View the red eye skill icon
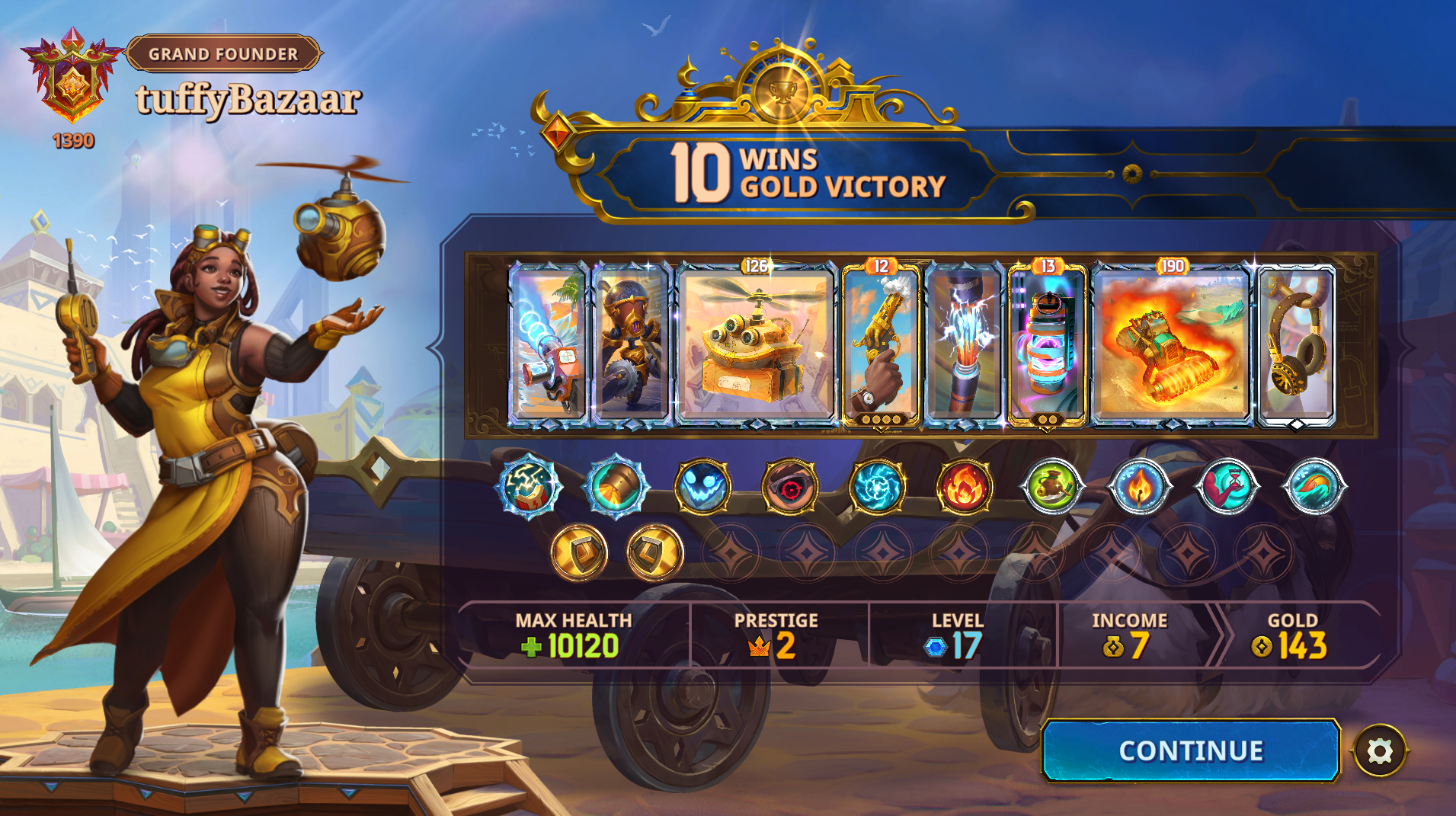 click(x=790, y=486)
